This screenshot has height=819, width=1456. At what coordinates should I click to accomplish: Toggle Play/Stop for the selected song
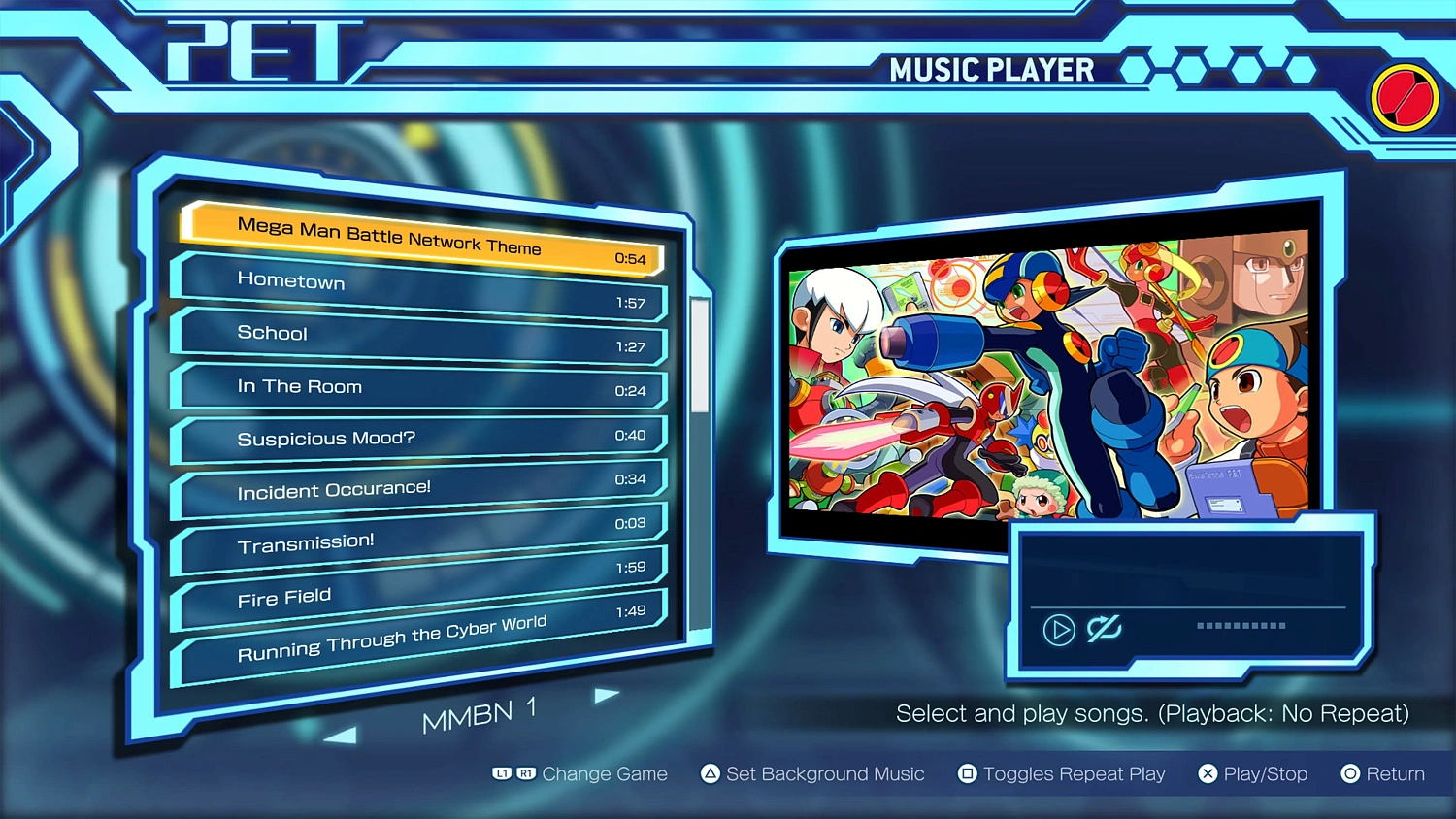pos(1265,773)
